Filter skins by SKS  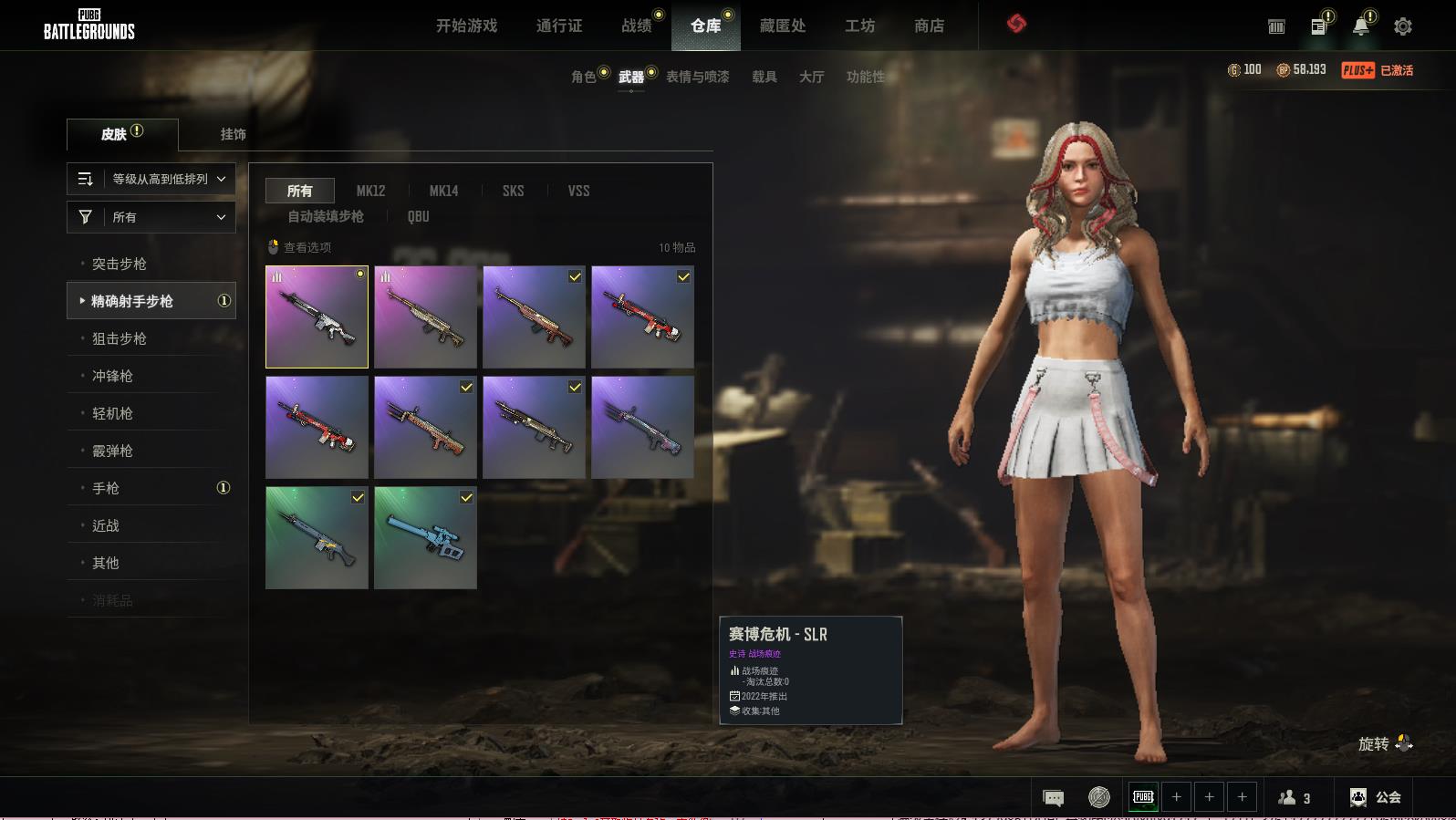pos(513,191)
